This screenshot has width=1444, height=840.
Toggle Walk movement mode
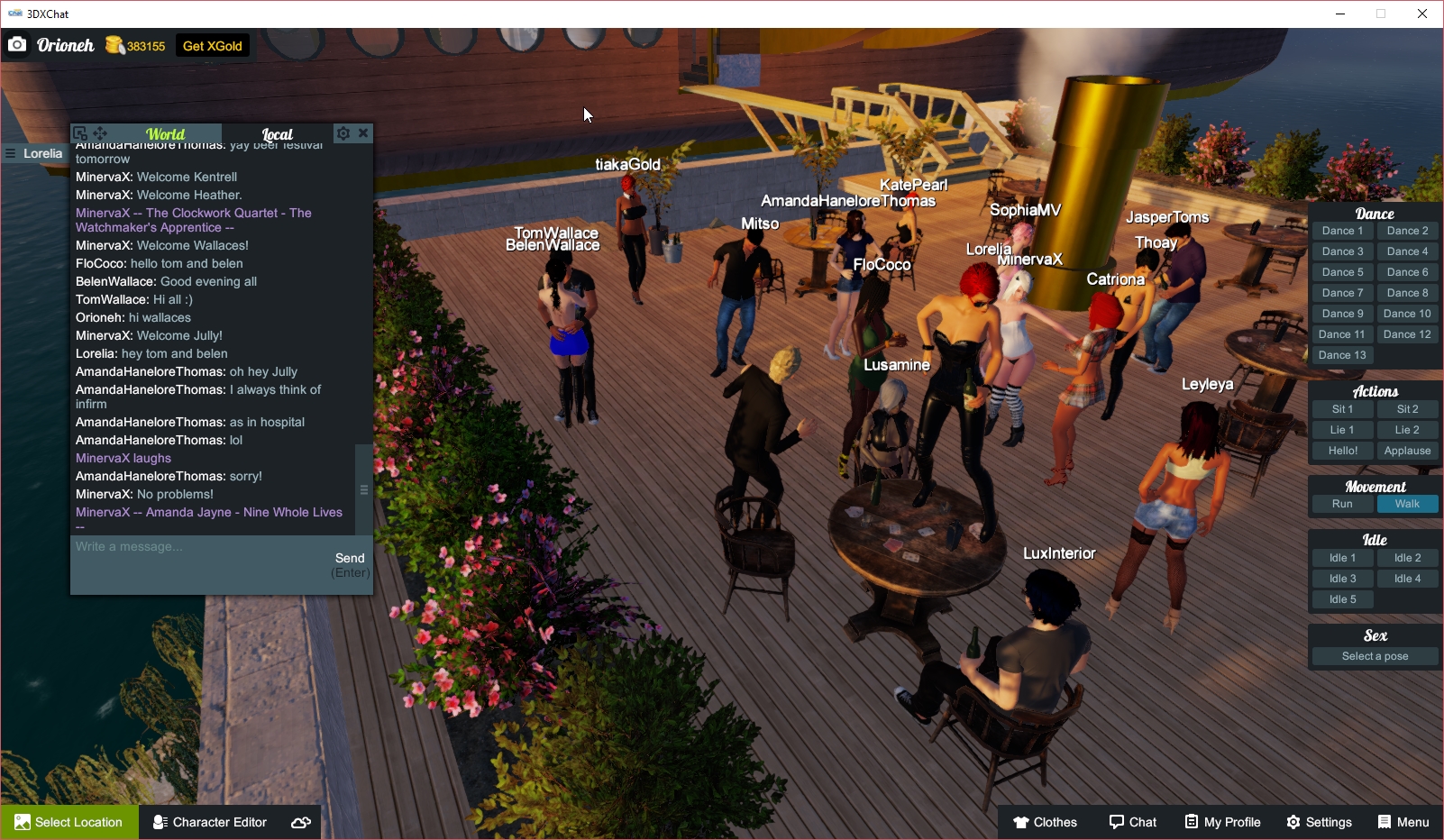tap(1407, 504)
